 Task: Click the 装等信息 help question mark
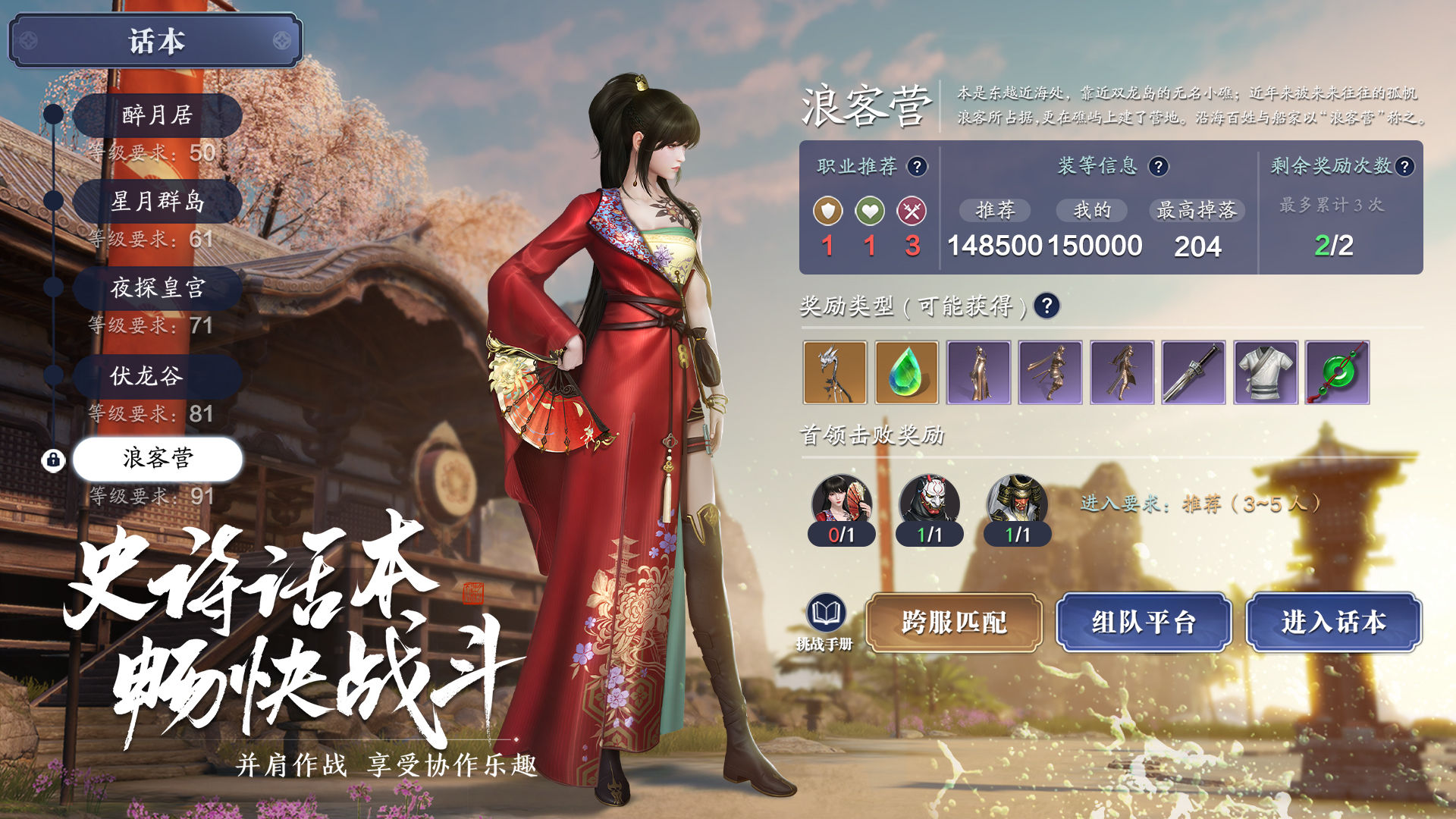click(1159, 166)
